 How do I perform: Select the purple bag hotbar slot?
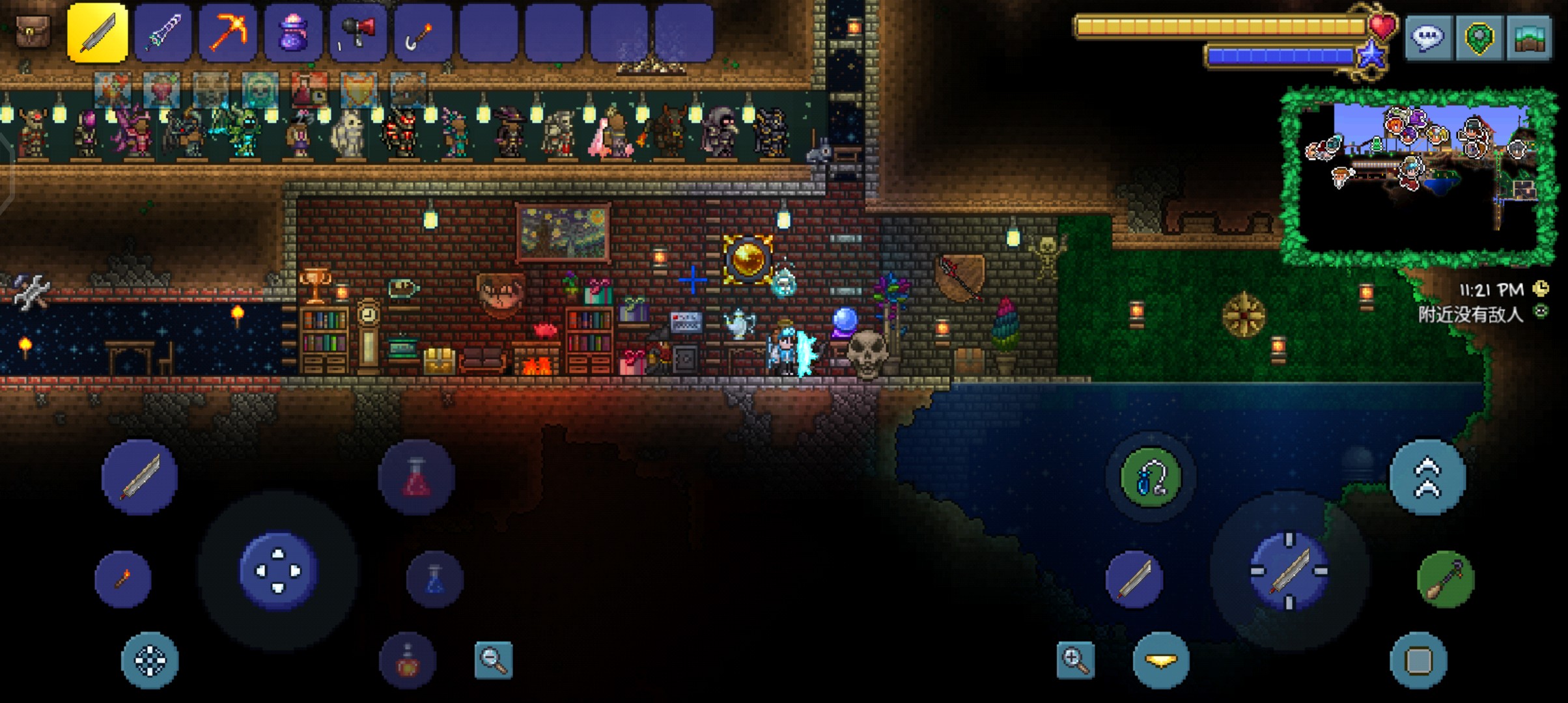[293, 33]
